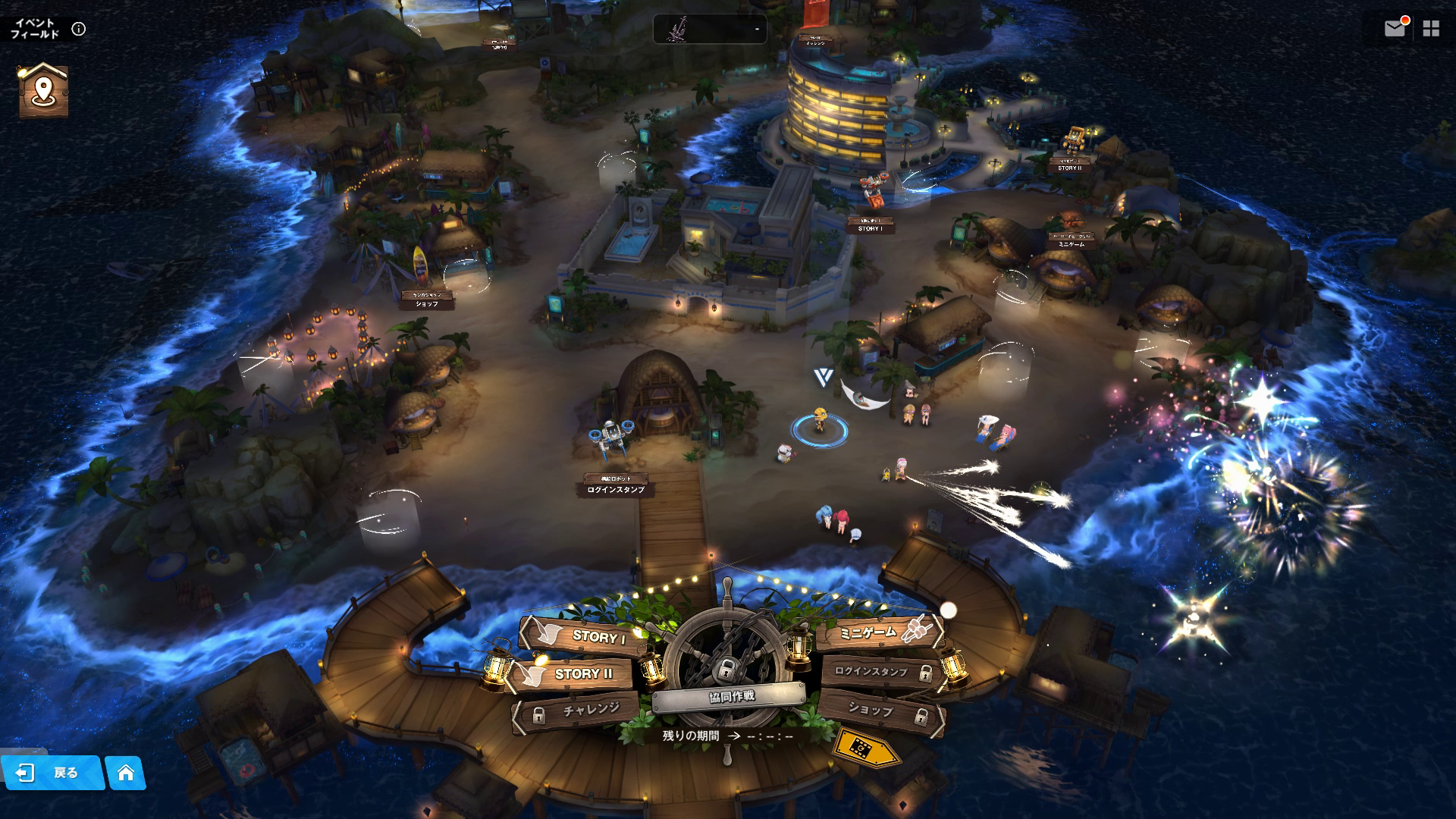1456x819 pixels.
Task: Open the four-square grid menu
Action: pyautogui.click(x=1431, y=29)
